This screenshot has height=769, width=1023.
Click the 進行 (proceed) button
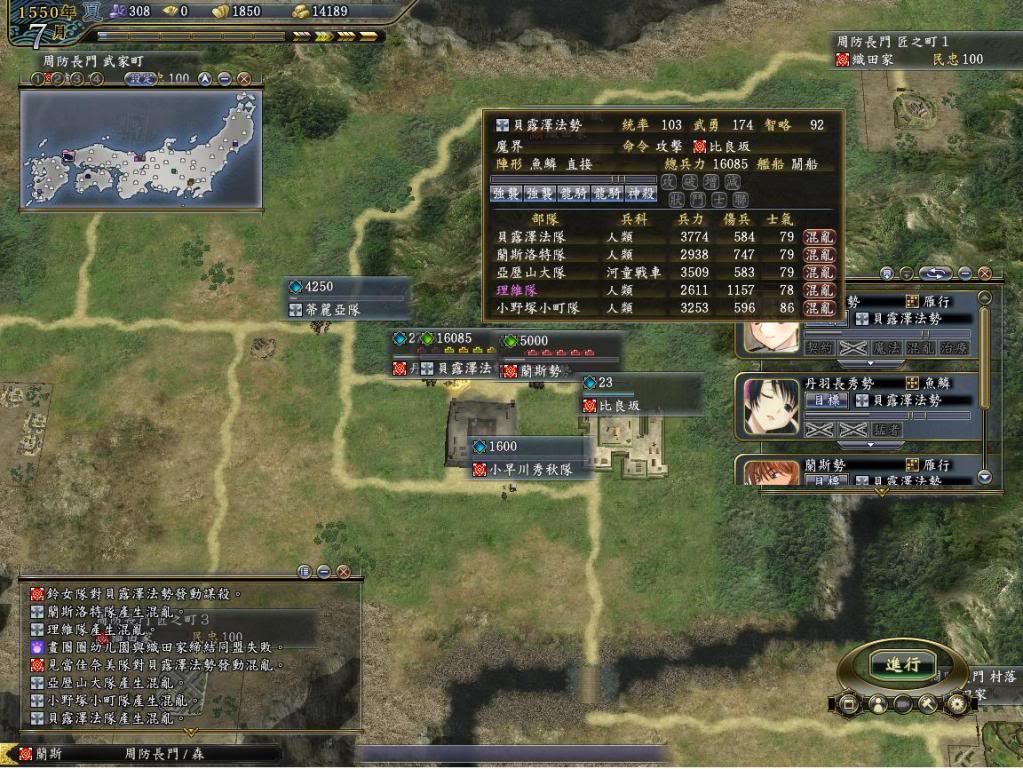(902, 664)
